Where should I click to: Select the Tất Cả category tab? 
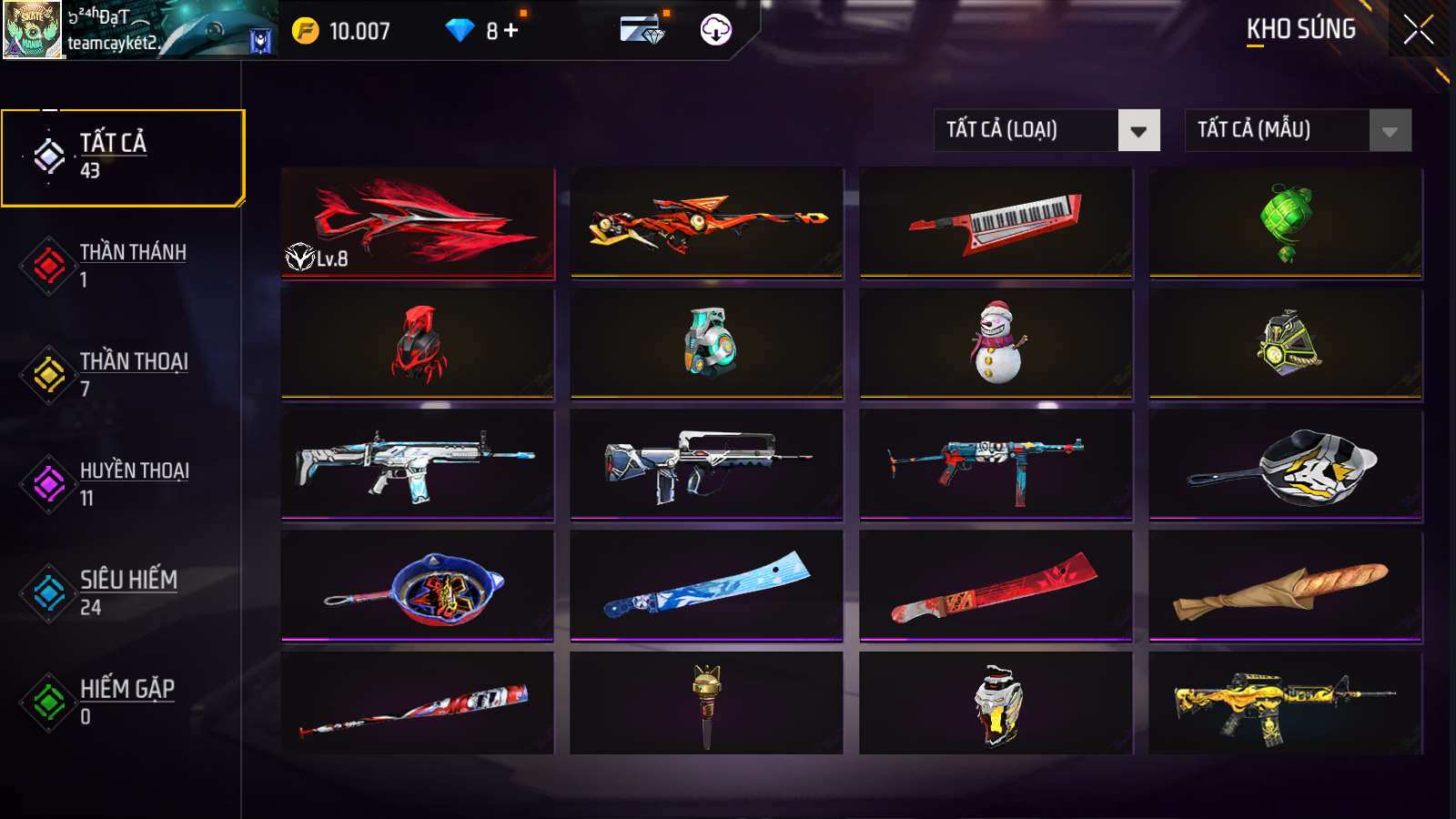[123, 157]
